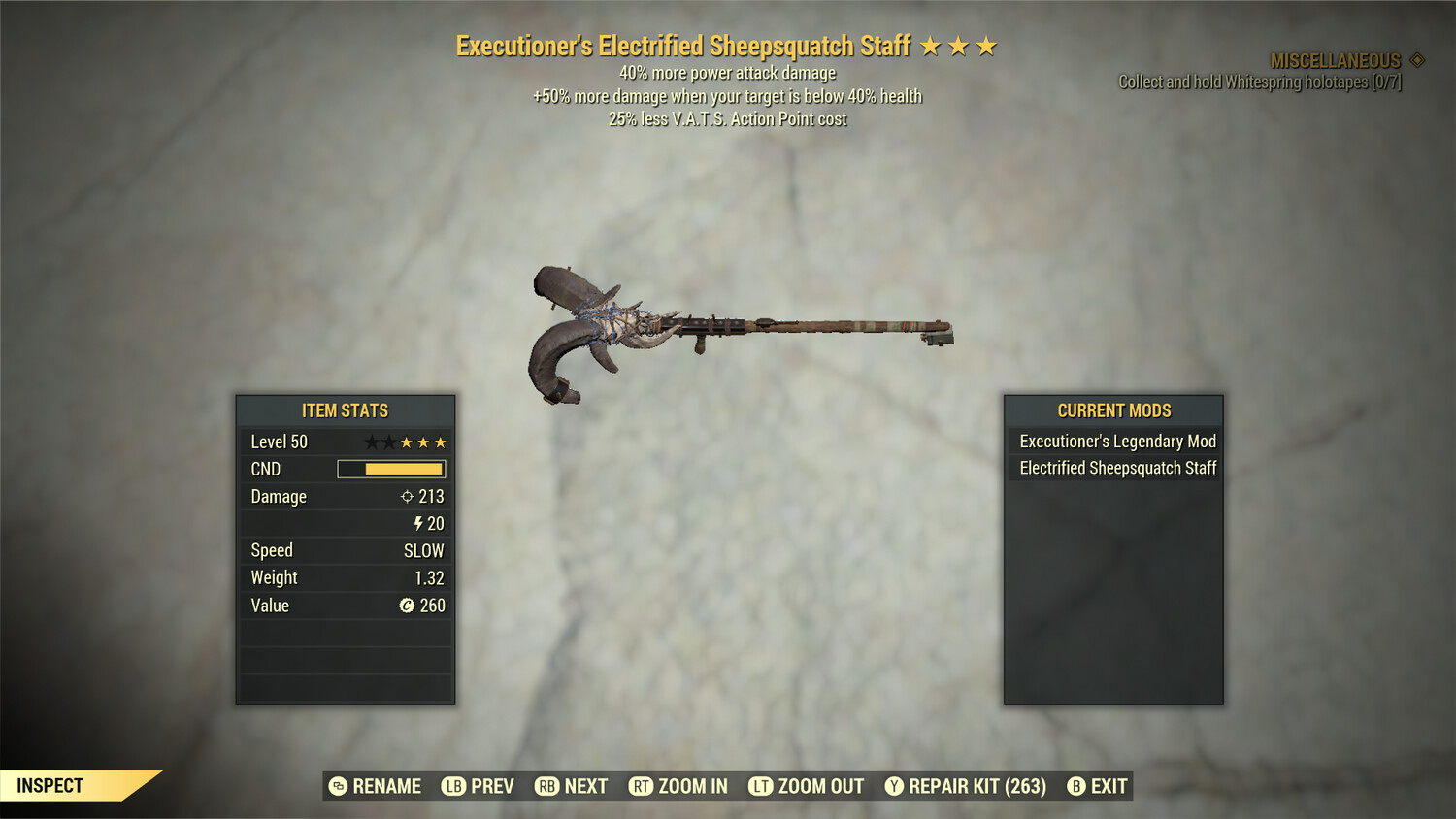Screen dimensions: 1456x819
Task: Select the RENAME button icon in bottom bar
Action: coord(339,786)
